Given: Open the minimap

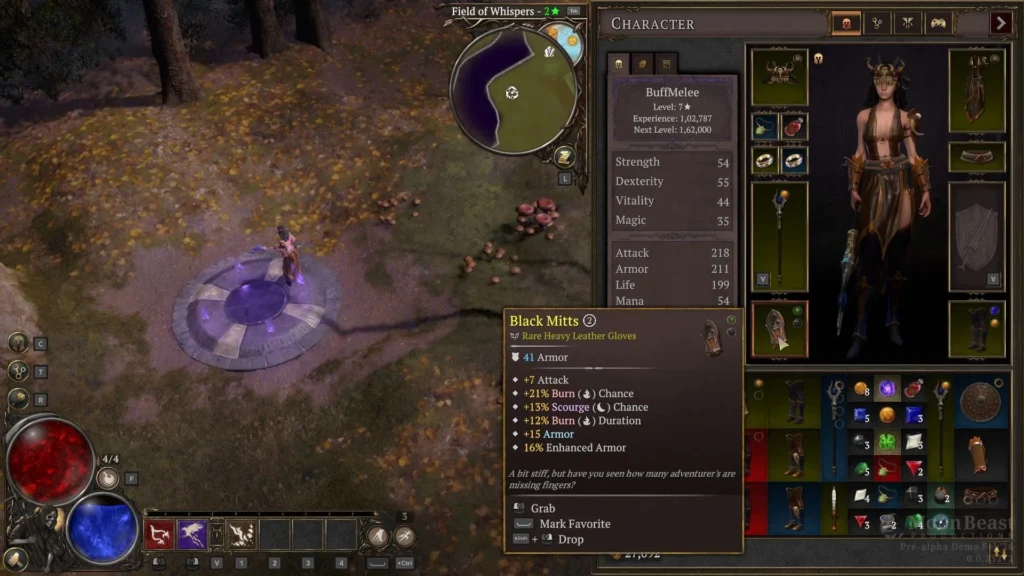Looking at the screenshot, I should pos(512,91).
